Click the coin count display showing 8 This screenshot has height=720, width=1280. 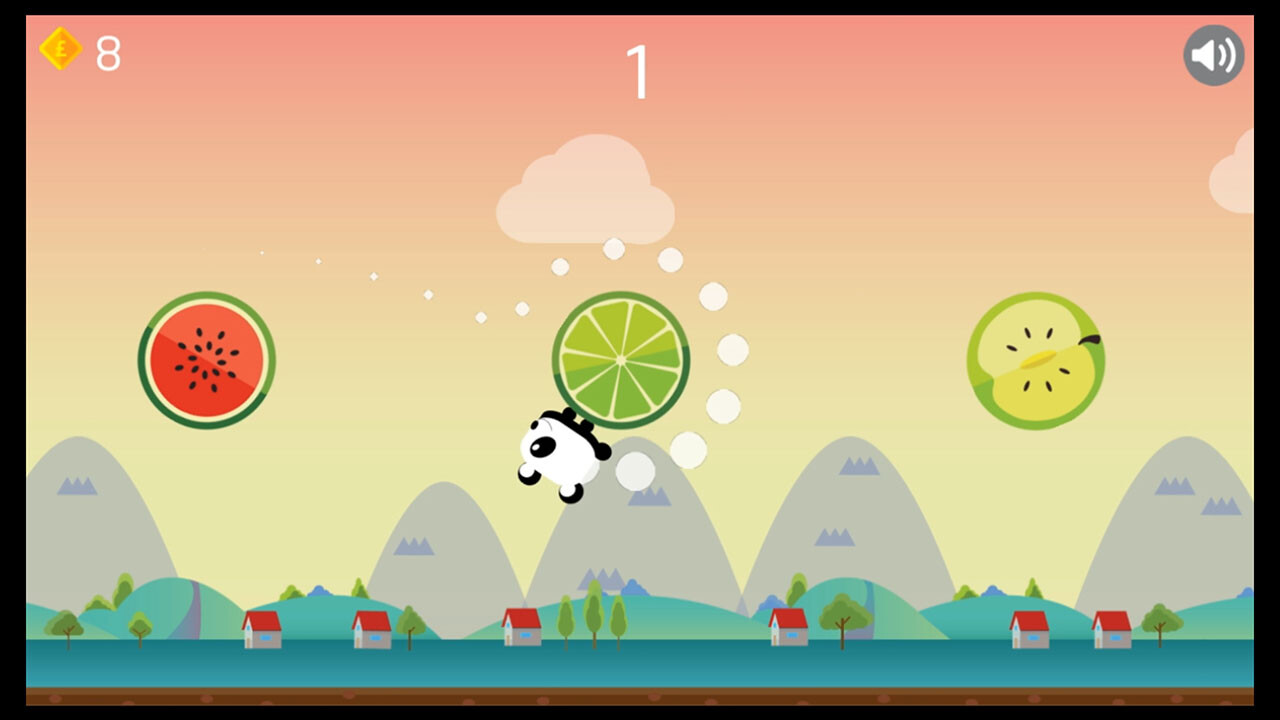click(107, 51)
